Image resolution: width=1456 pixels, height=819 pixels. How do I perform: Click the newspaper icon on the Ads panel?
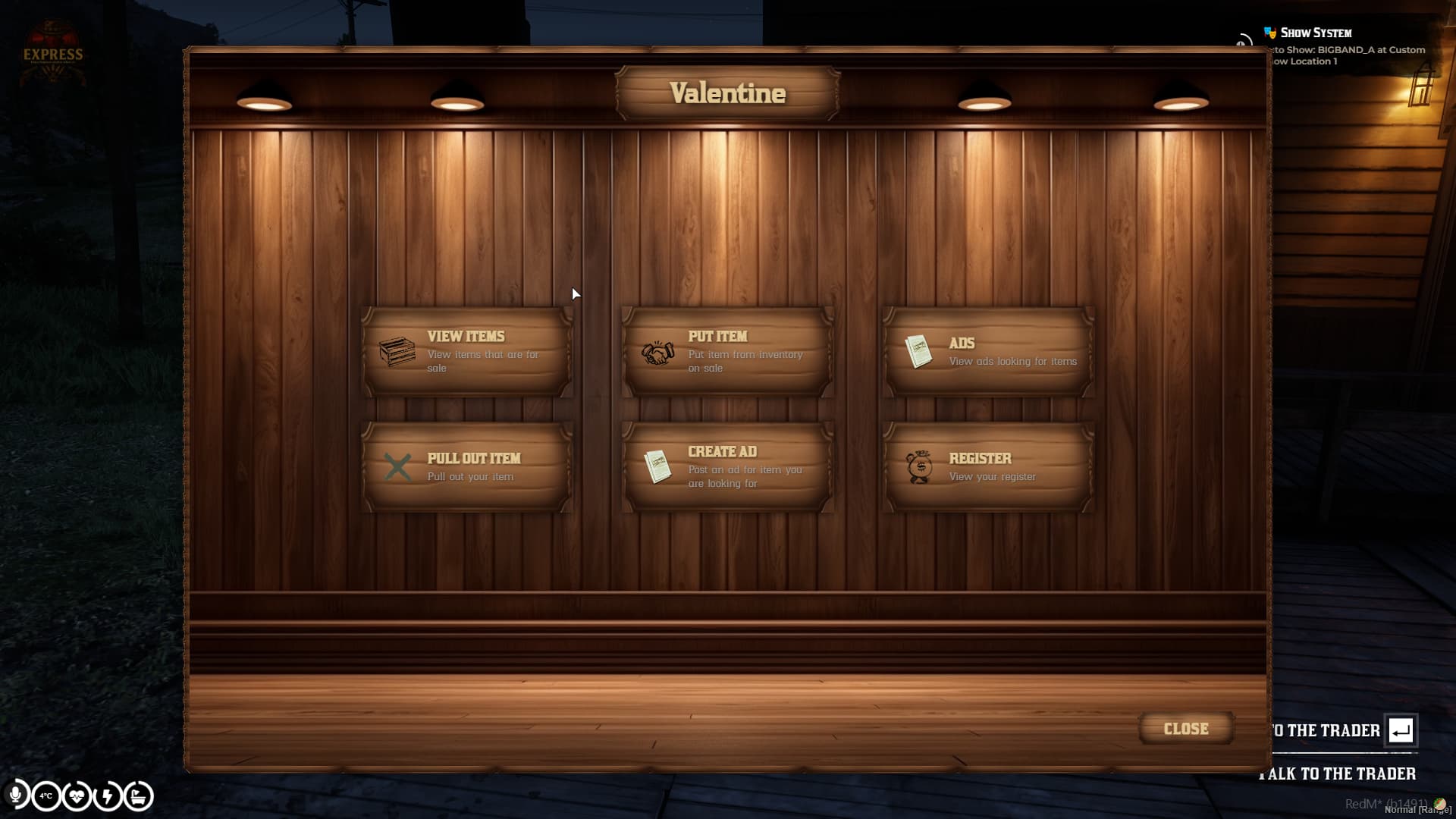pos(920,351)
